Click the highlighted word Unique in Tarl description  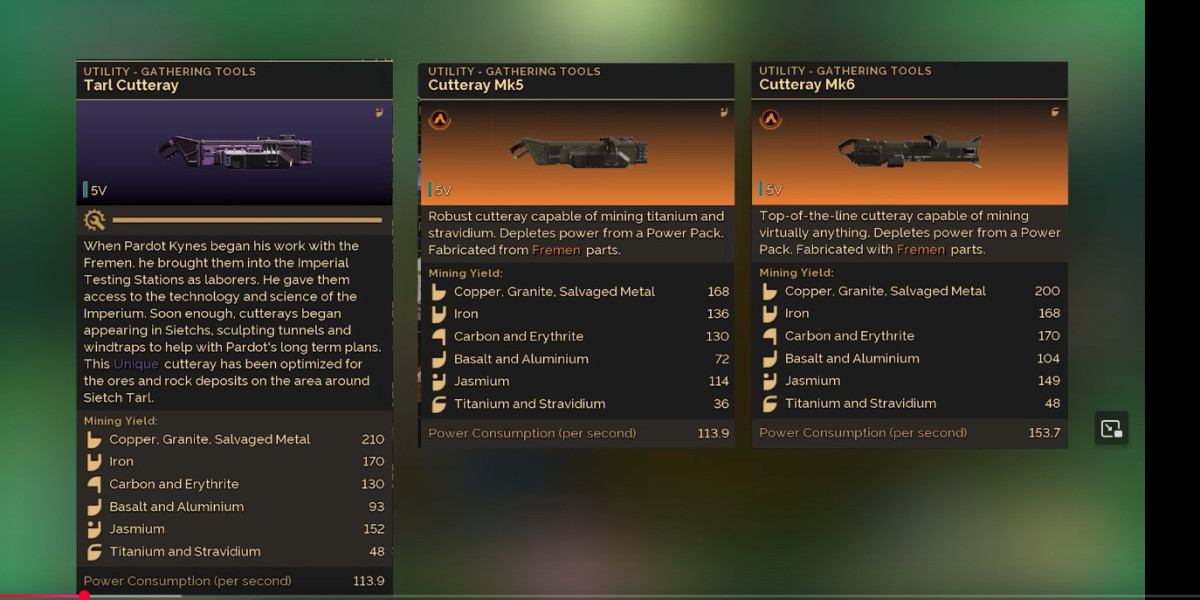tap(136, 364)
